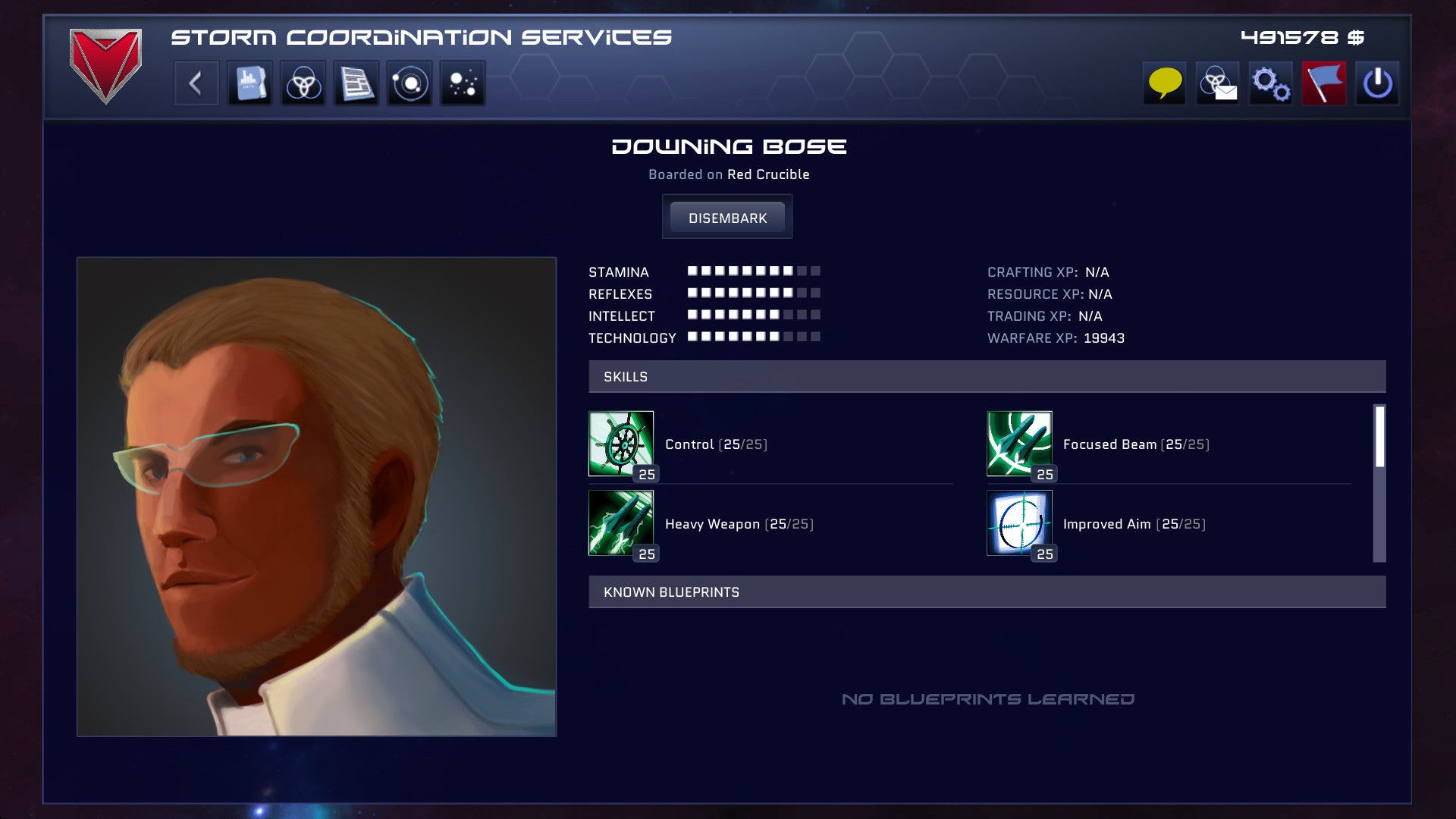Open the orbit system view icon

(x=409, y=83)
